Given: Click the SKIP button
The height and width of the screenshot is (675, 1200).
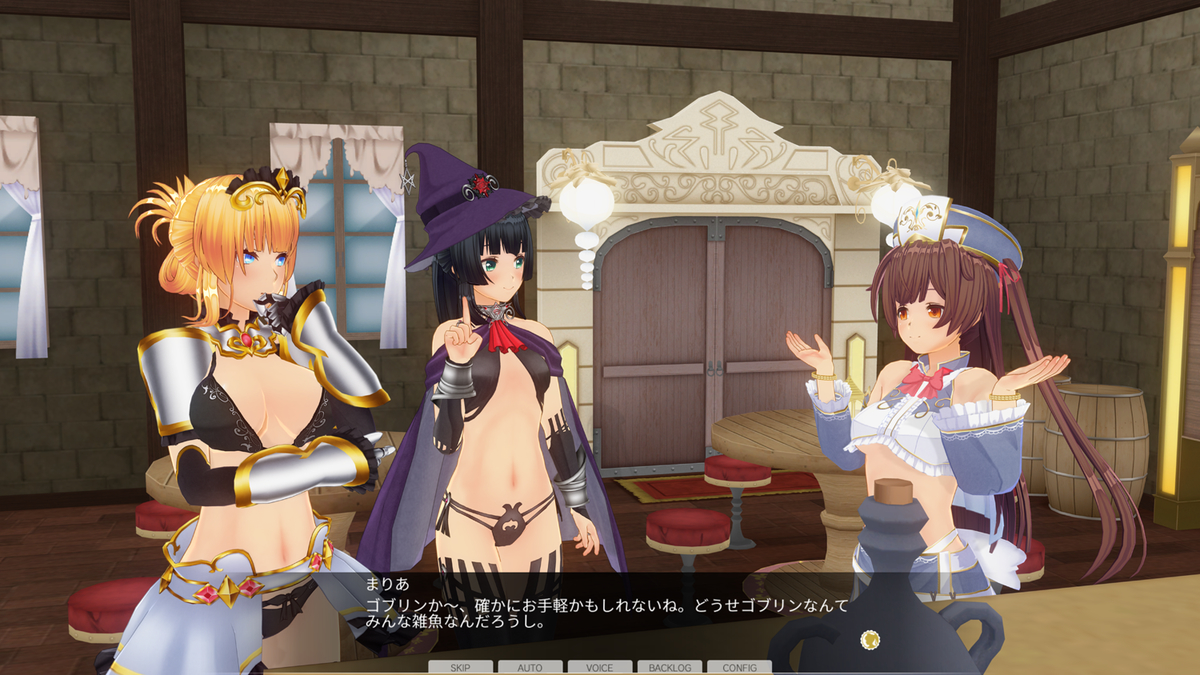Looking at the screenshot, I should 460,667.
